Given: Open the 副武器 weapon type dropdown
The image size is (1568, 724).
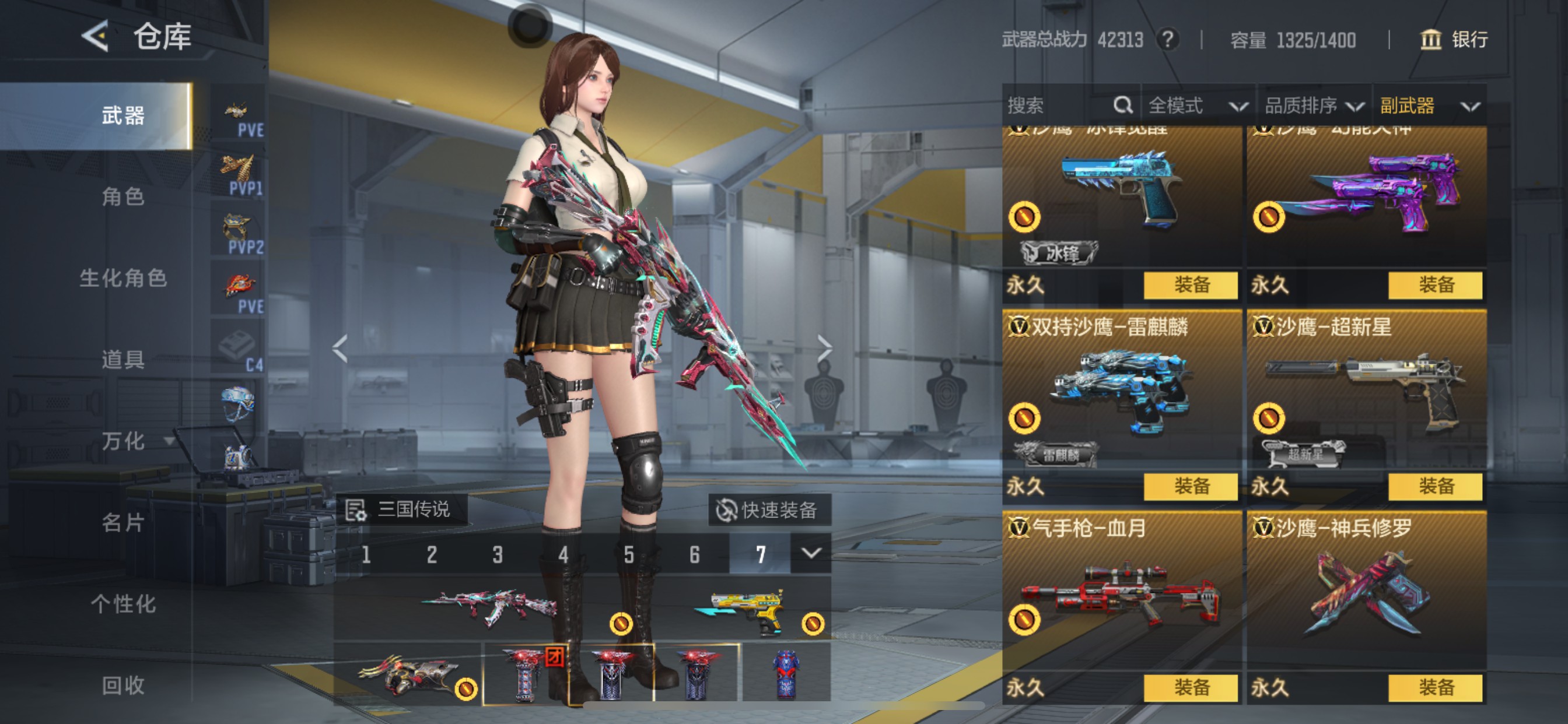Looking at the screenshot, I should (1429, 106).
